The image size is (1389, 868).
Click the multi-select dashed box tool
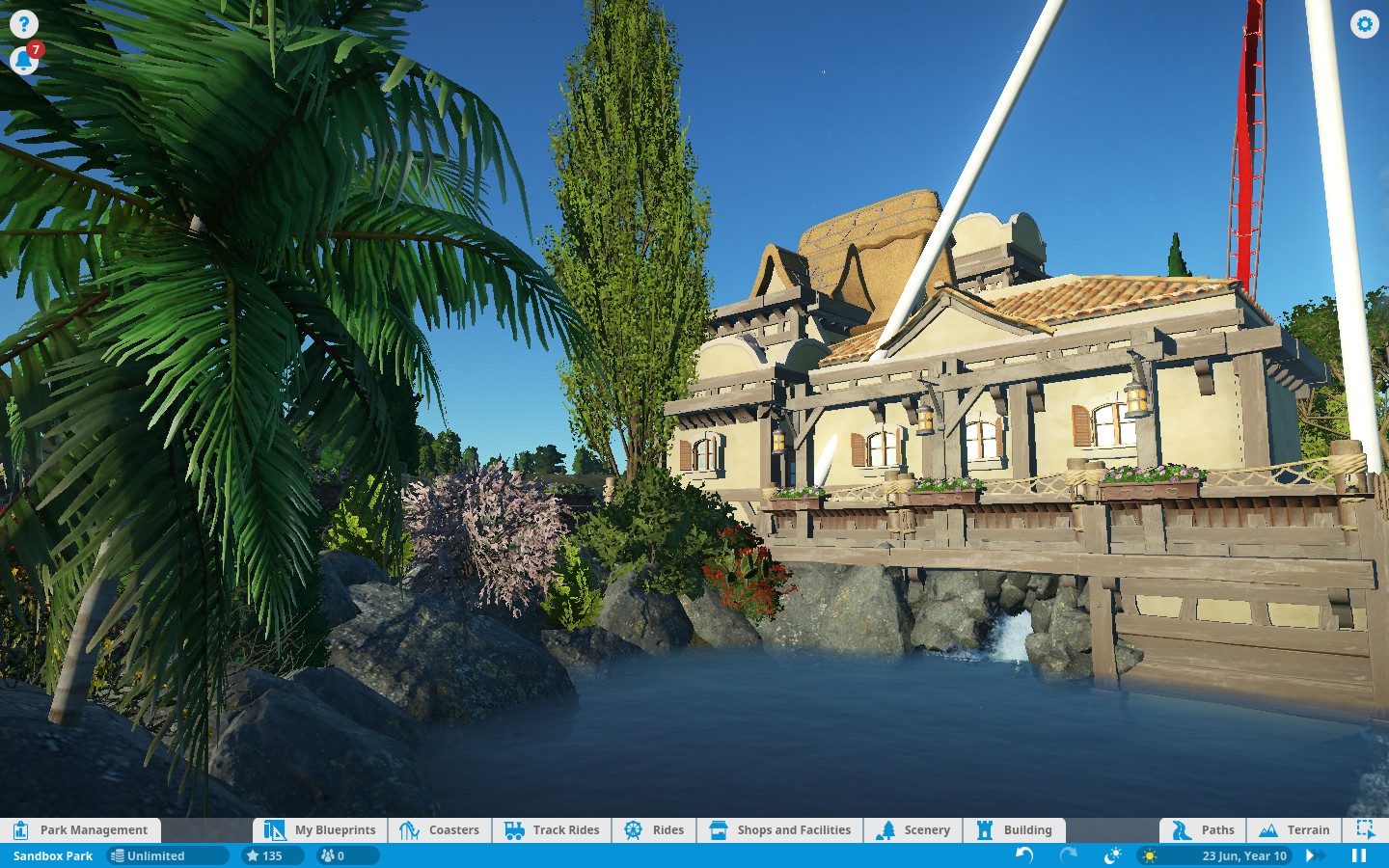tap(1365, 829)
